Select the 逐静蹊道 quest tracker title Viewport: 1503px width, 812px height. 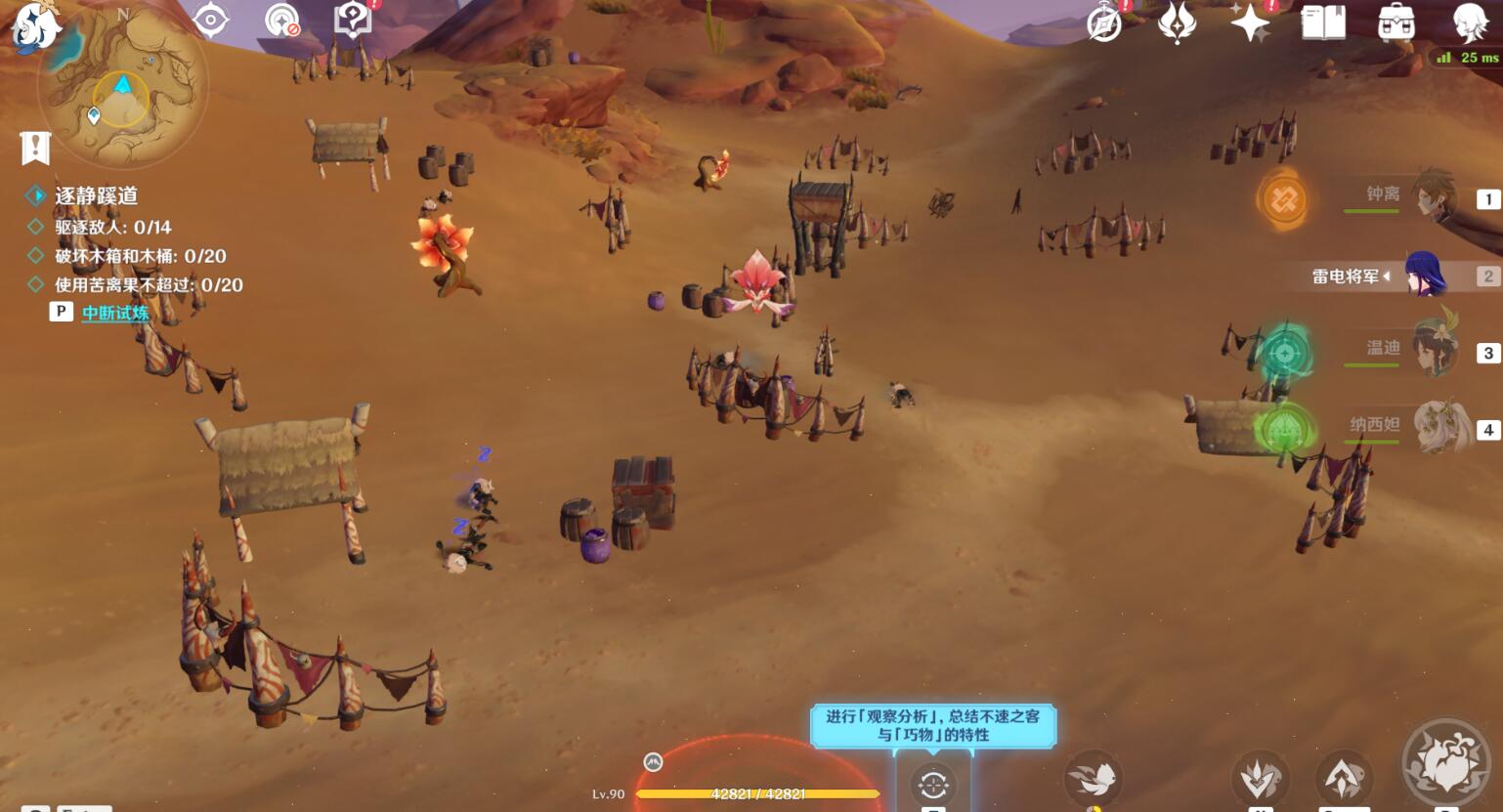(x=96, y=195)
